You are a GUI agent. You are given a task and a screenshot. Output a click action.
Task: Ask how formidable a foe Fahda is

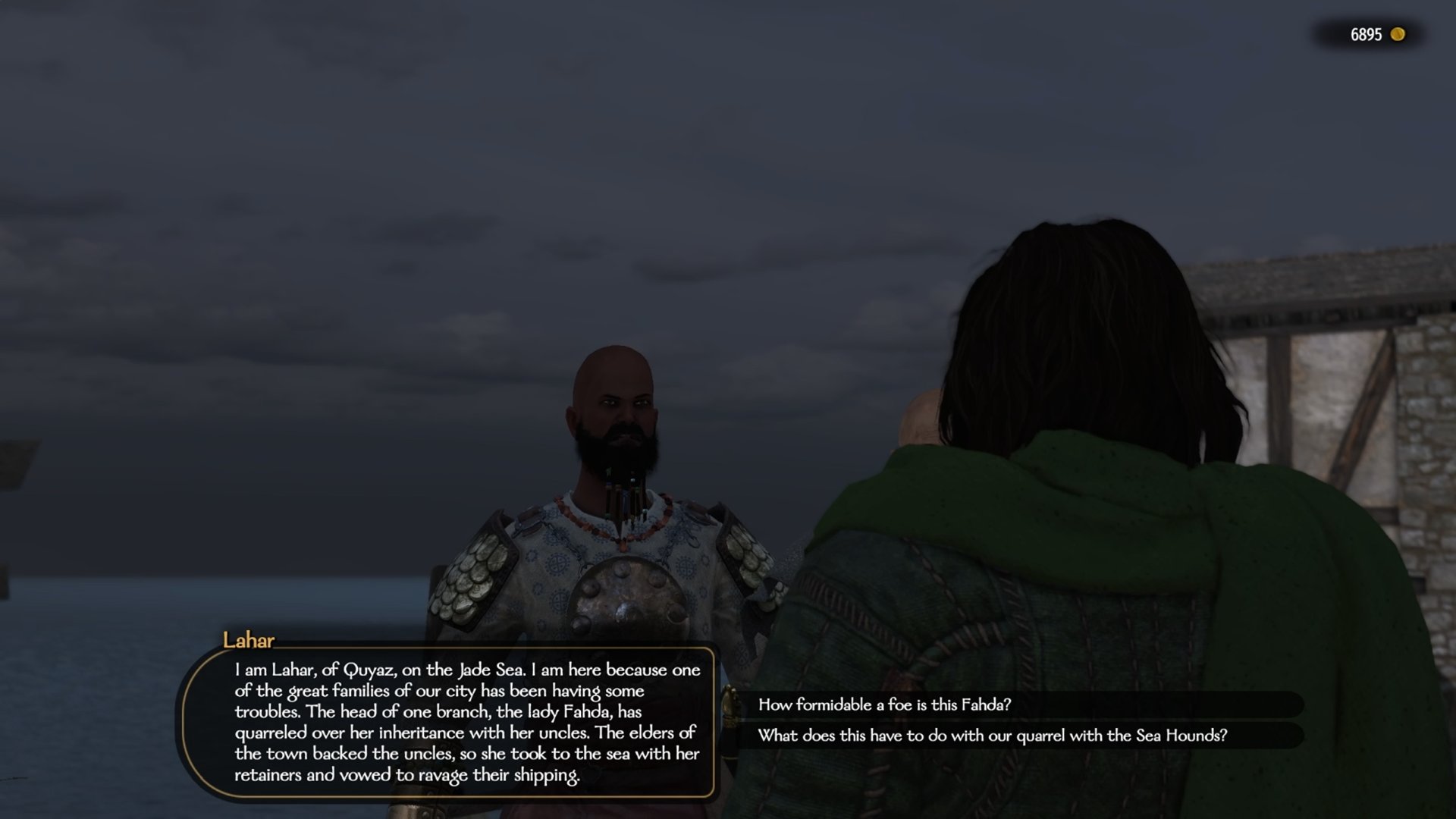pos(884,704)
